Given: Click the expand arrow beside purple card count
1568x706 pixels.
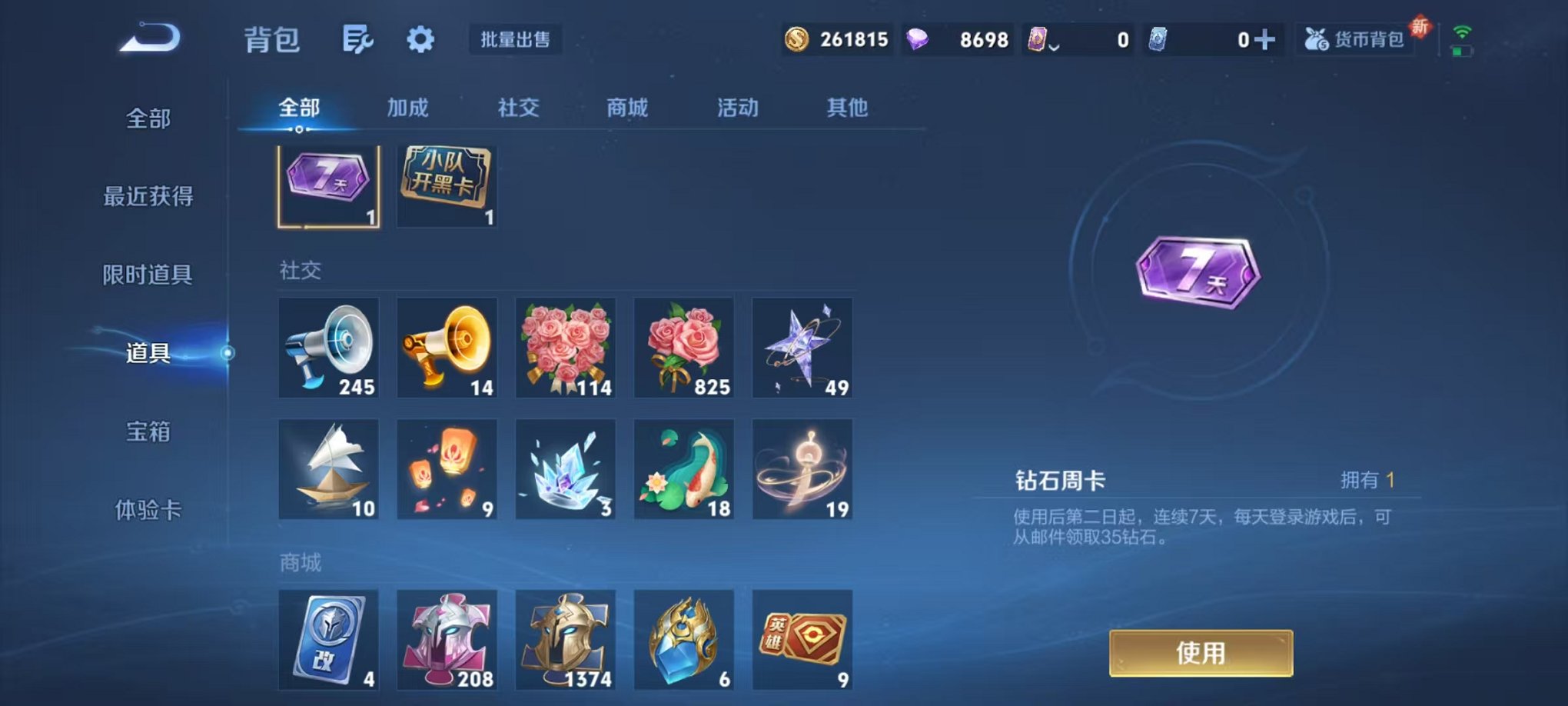Looking at the screenshot, I should tap(1052, 46).
